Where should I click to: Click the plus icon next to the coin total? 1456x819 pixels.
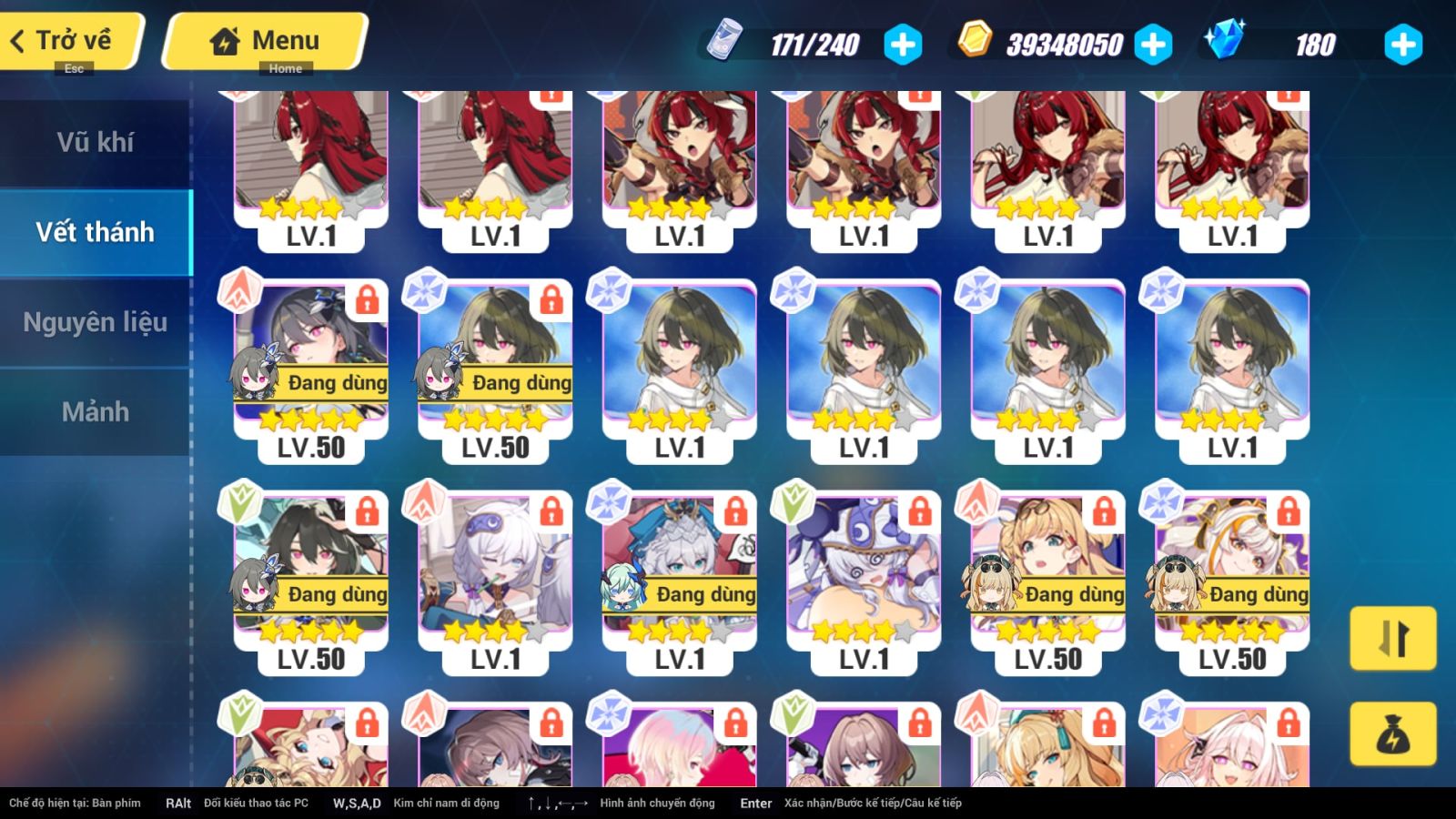point(1155,43)
